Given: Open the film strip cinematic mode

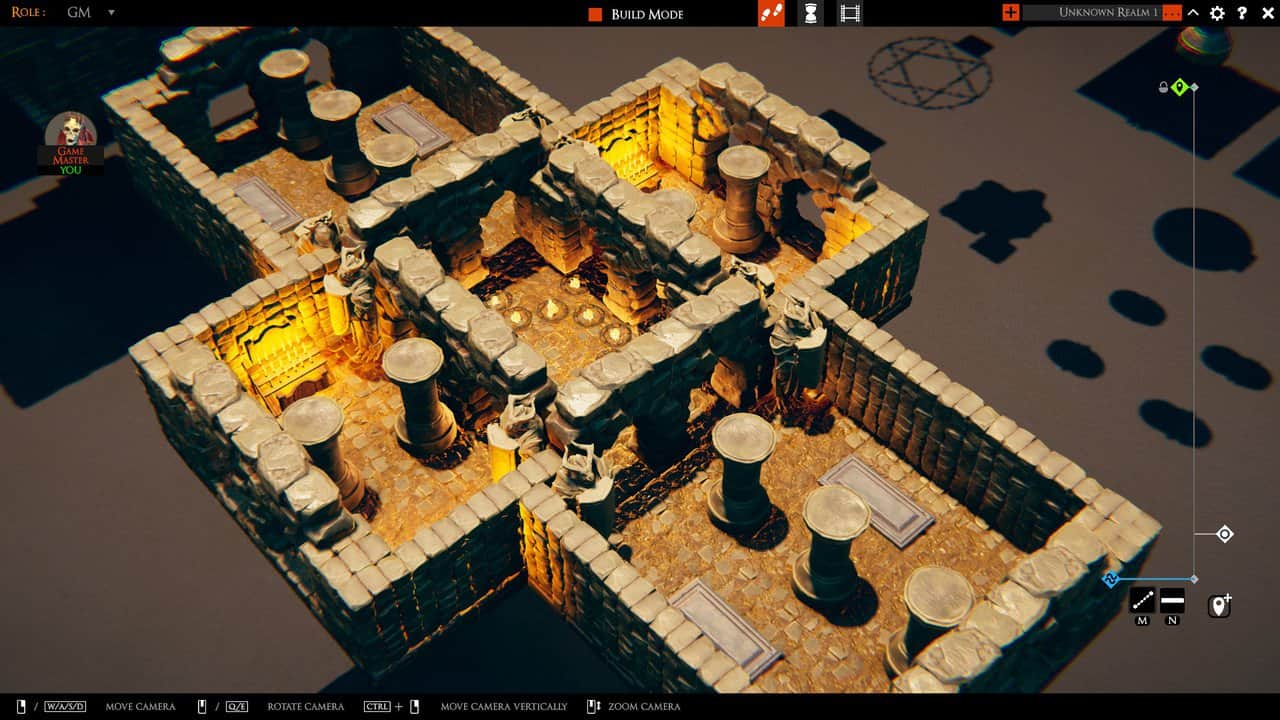Looking at the screenshot, I should (x=850, y=13).
